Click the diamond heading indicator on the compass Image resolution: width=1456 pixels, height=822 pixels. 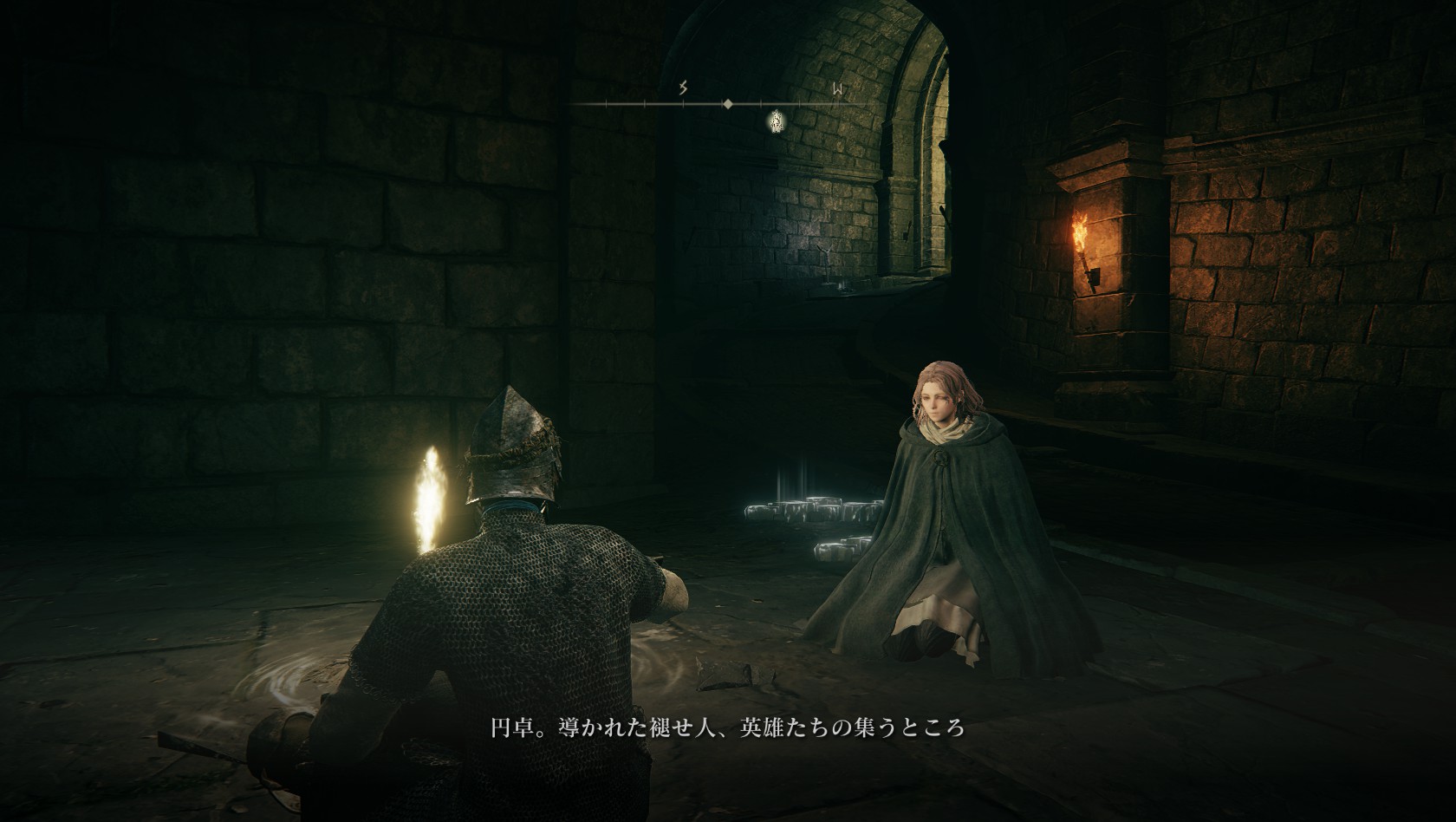(x=728, y=104)
